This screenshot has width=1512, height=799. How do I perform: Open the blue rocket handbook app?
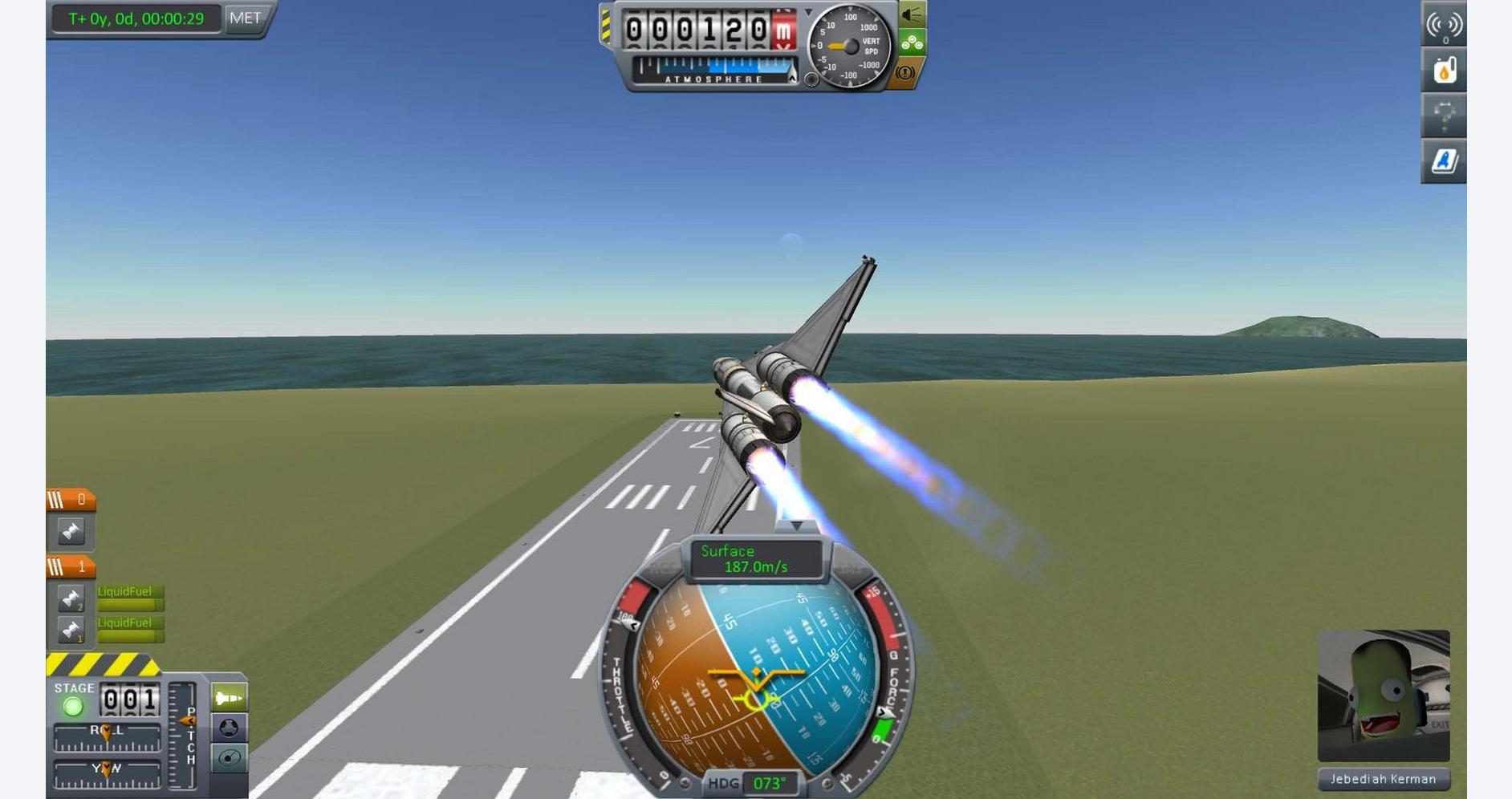pos(1444,161)
